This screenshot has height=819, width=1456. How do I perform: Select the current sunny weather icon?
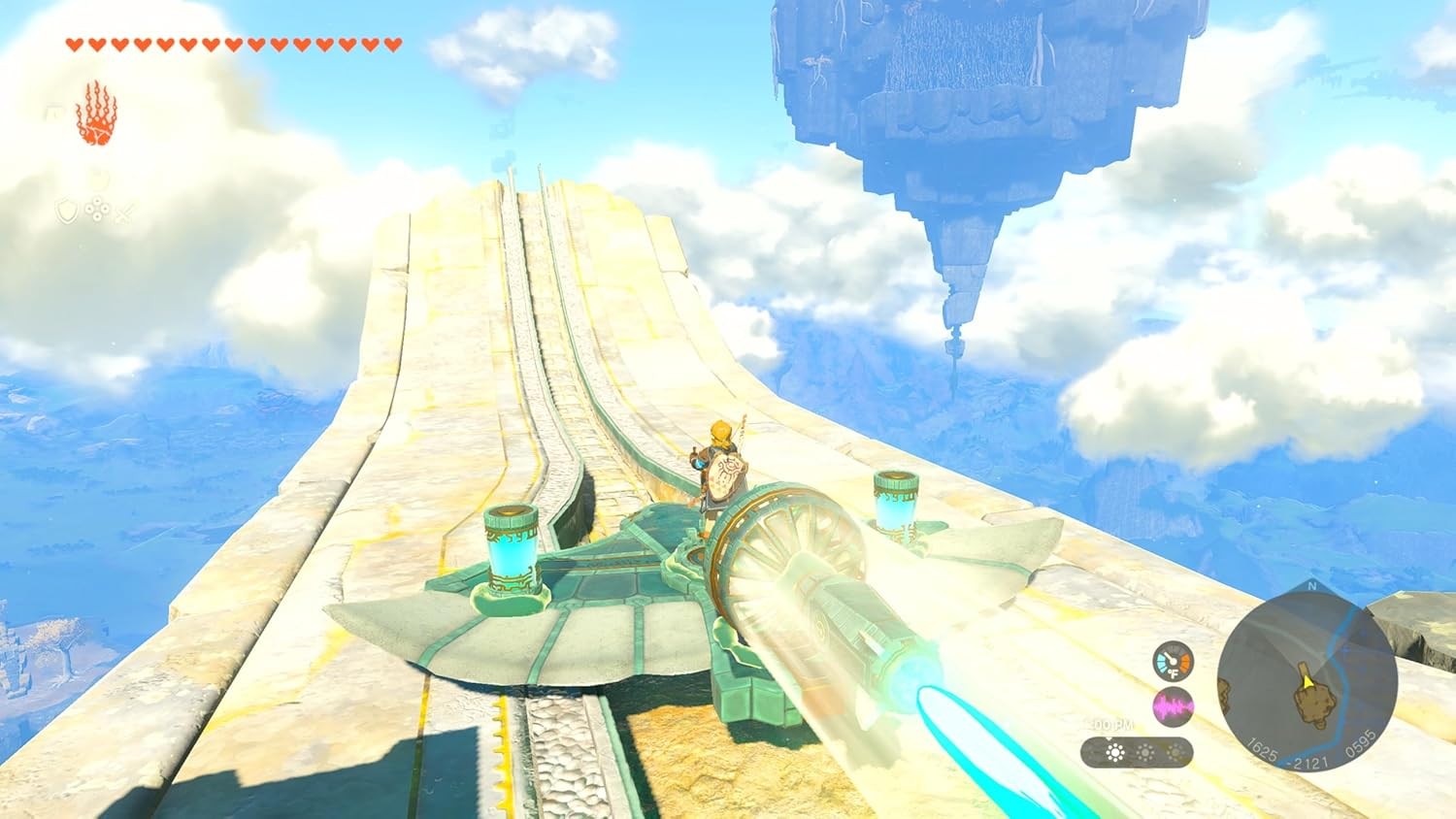click(1115, 751)
